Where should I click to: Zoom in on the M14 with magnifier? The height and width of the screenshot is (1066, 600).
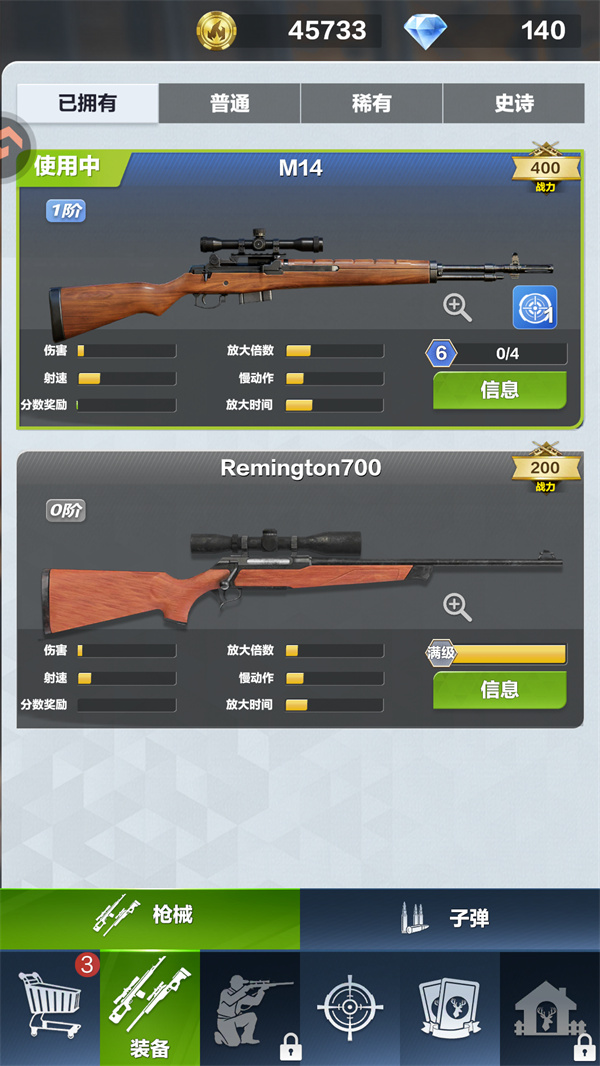(x=458, y=307)
